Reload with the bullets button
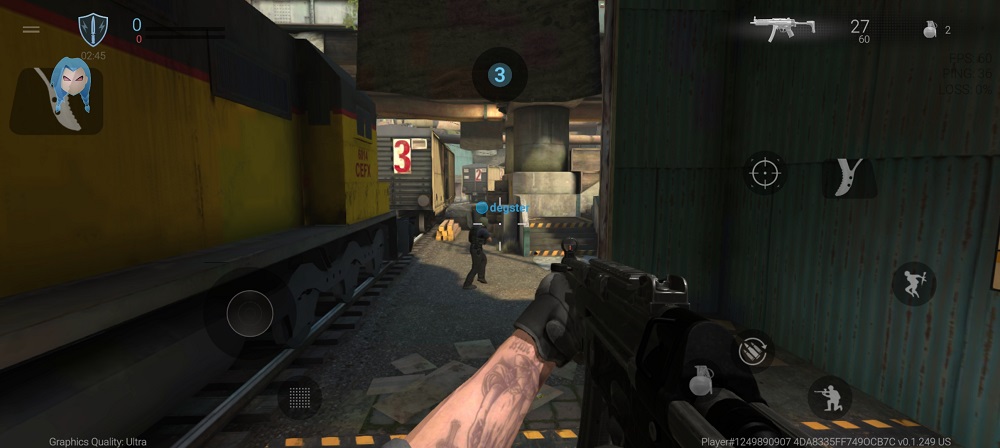 pyautogui.click(x=751, y=350)
